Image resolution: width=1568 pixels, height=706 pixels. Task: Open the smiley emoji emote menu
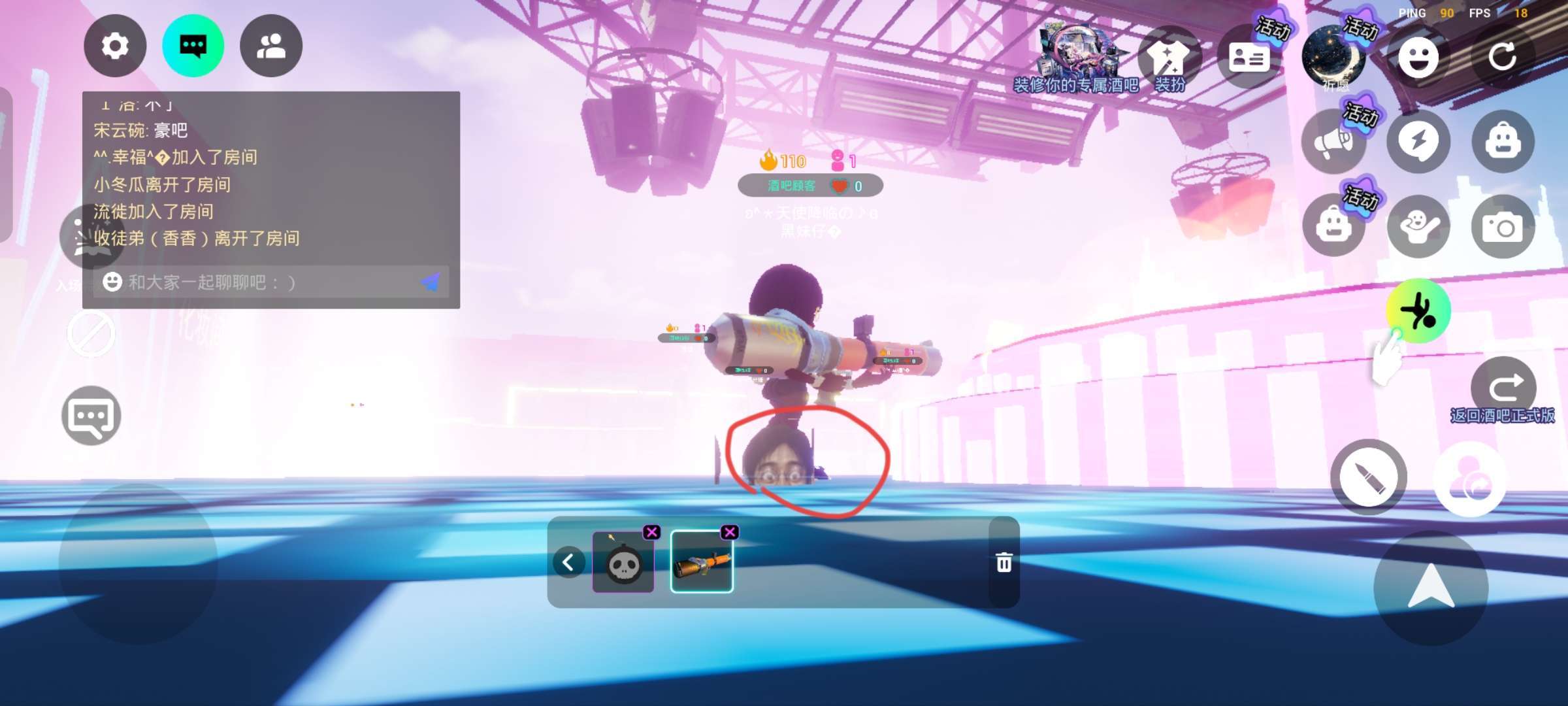1418,58
